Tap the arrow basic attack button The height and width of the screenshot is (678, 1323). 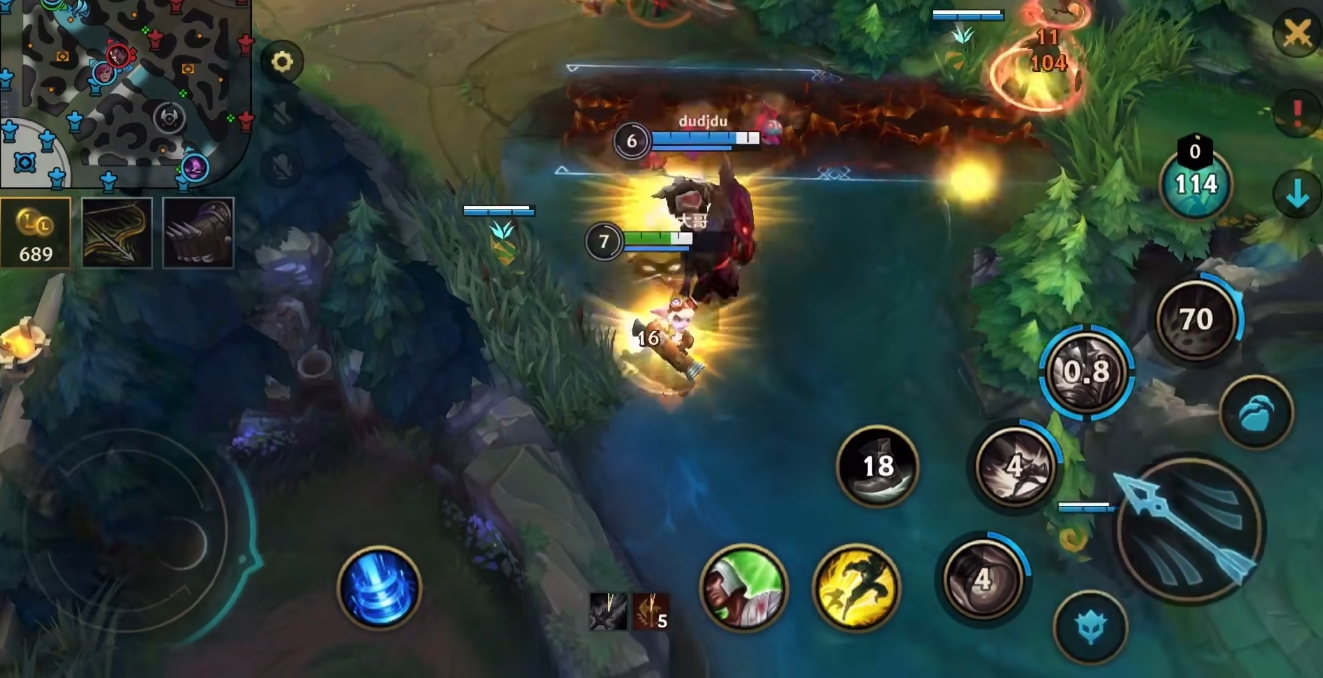click(x=1189, y=529)
